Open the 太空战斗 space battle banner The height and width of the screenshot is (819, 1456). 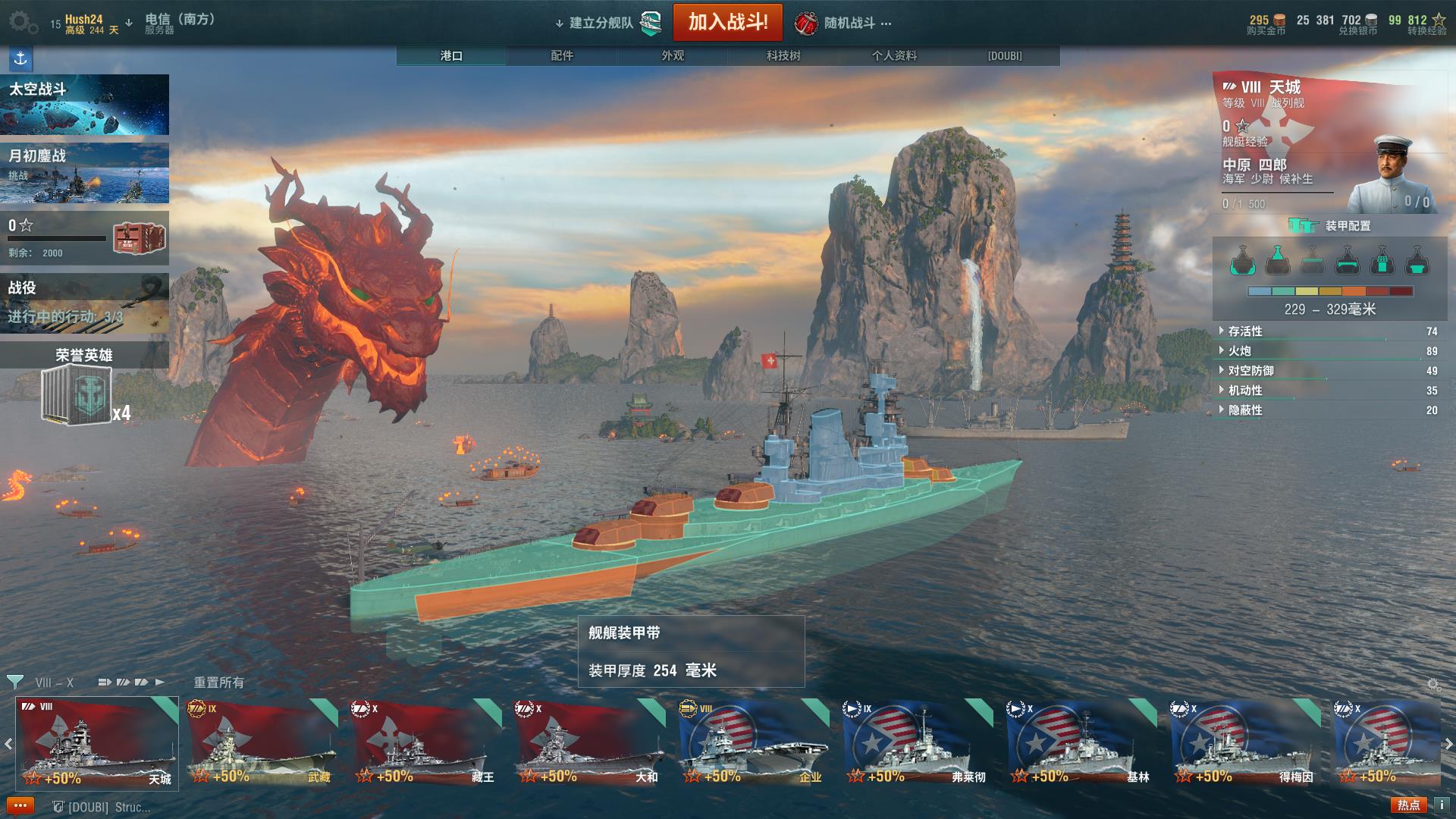click(x=84, y=105)
